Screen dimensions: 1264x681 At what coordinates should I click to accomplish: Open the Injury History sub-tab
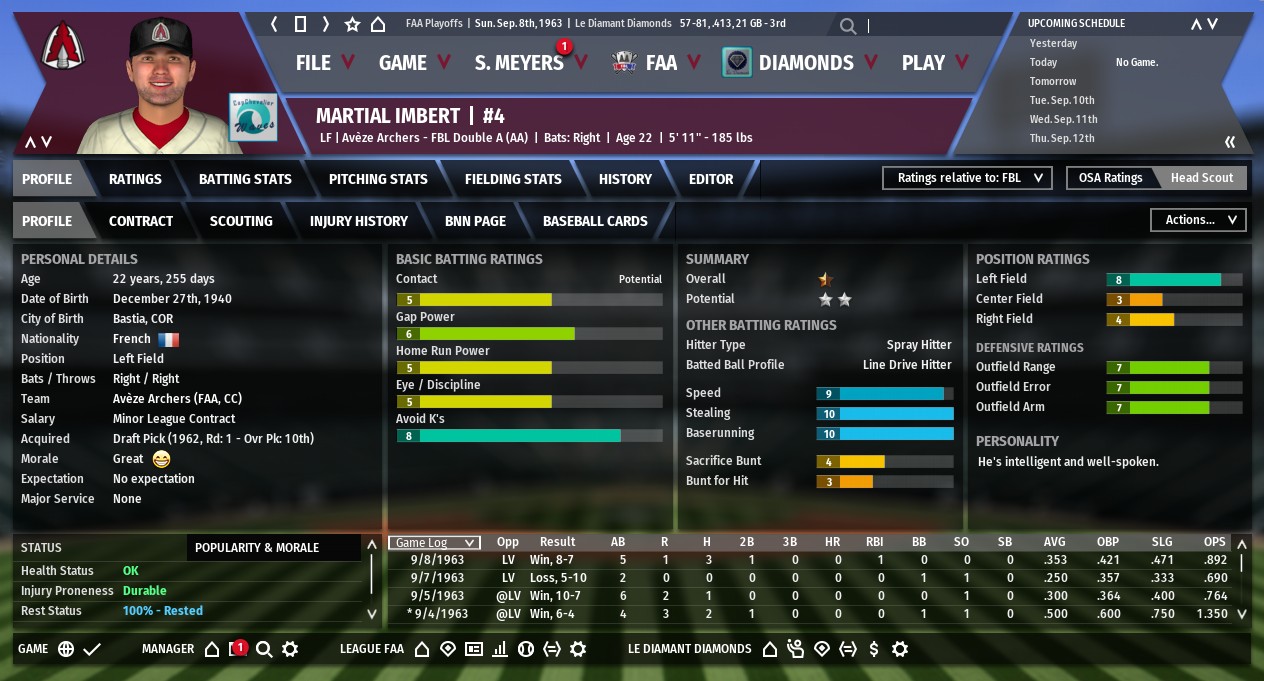[359, 221]
